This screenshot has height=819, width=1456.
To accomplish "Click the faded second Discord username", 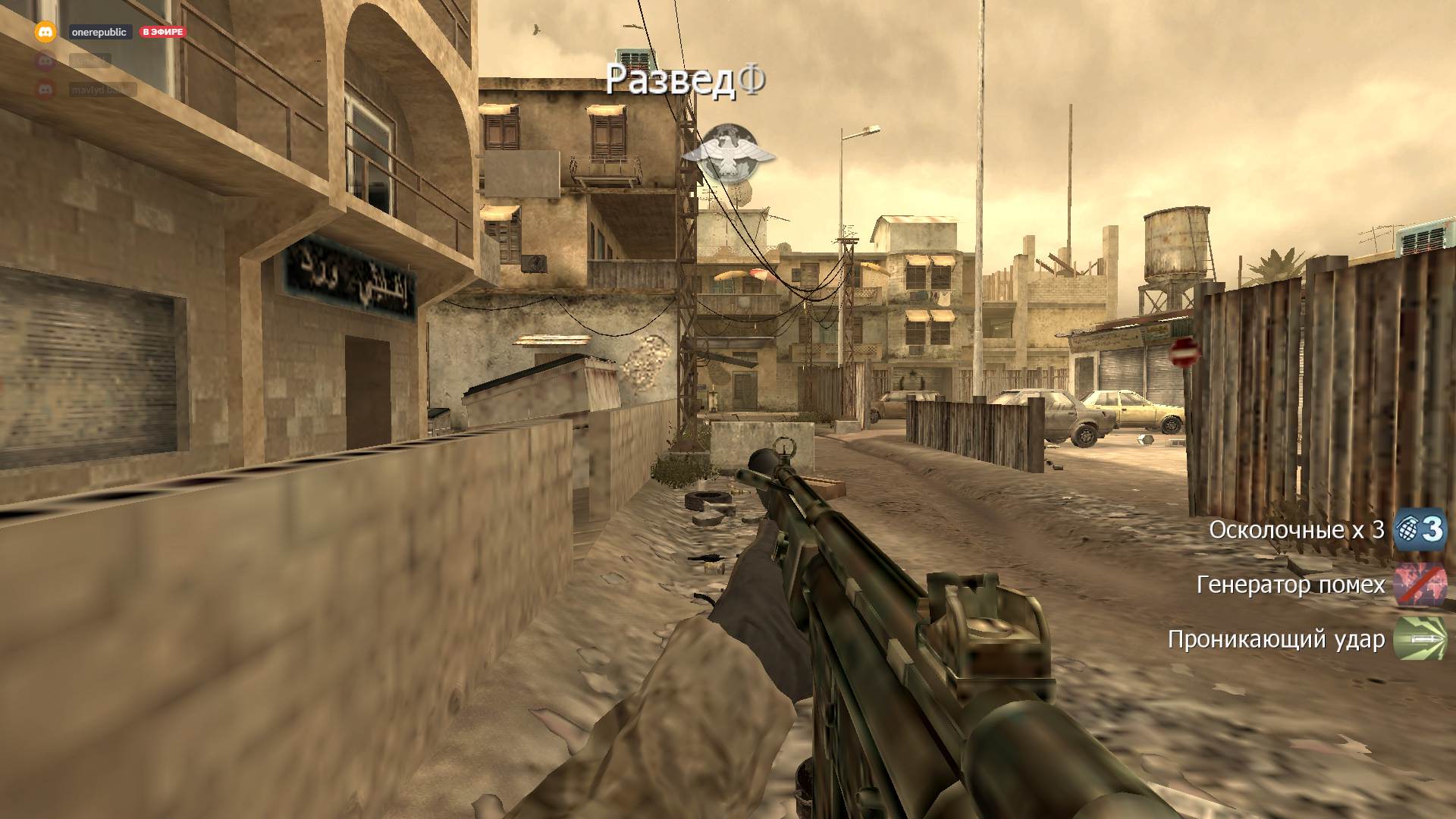I will click(89, 61).
